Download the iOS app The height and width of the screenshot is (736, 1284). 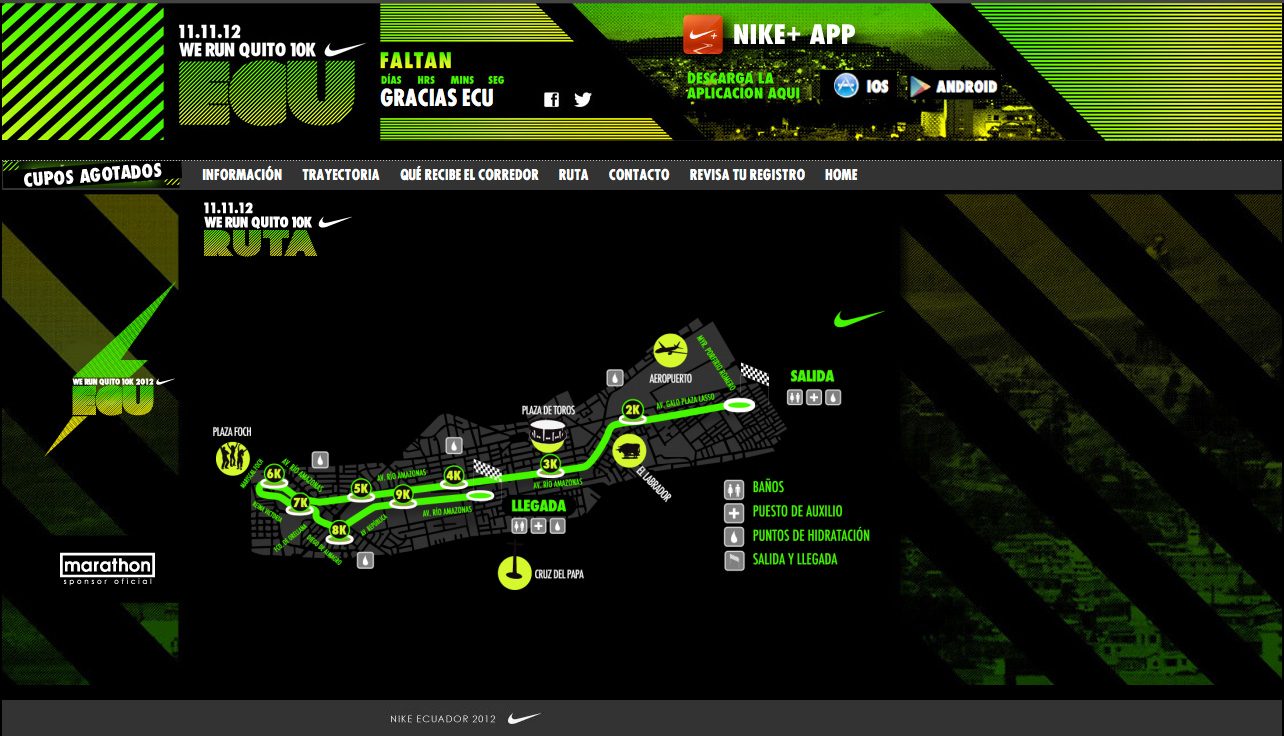861,87
